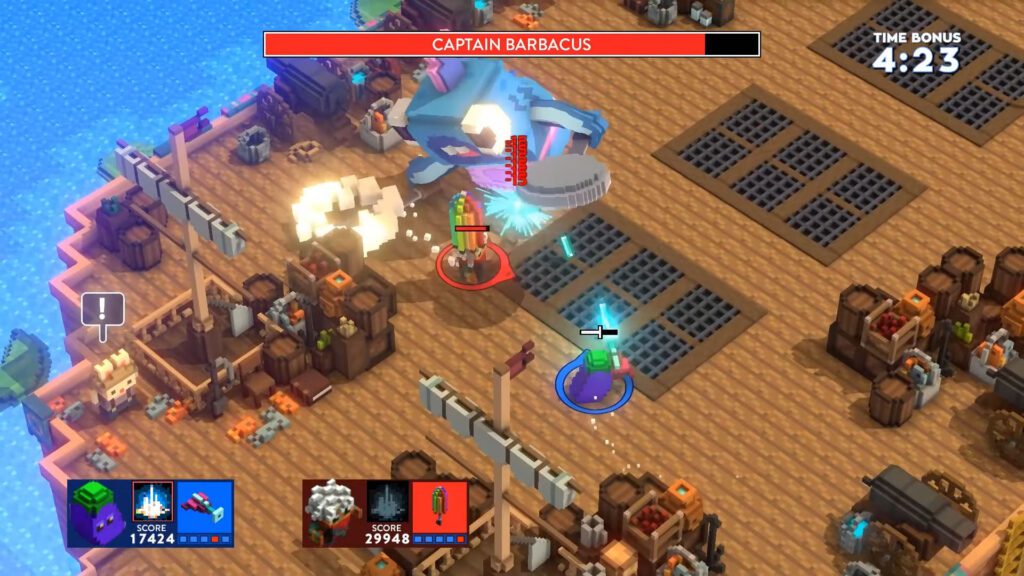Select the red player's rainbow popsicle weapon
Screen dimensions: 1024x576
point(439,503)
